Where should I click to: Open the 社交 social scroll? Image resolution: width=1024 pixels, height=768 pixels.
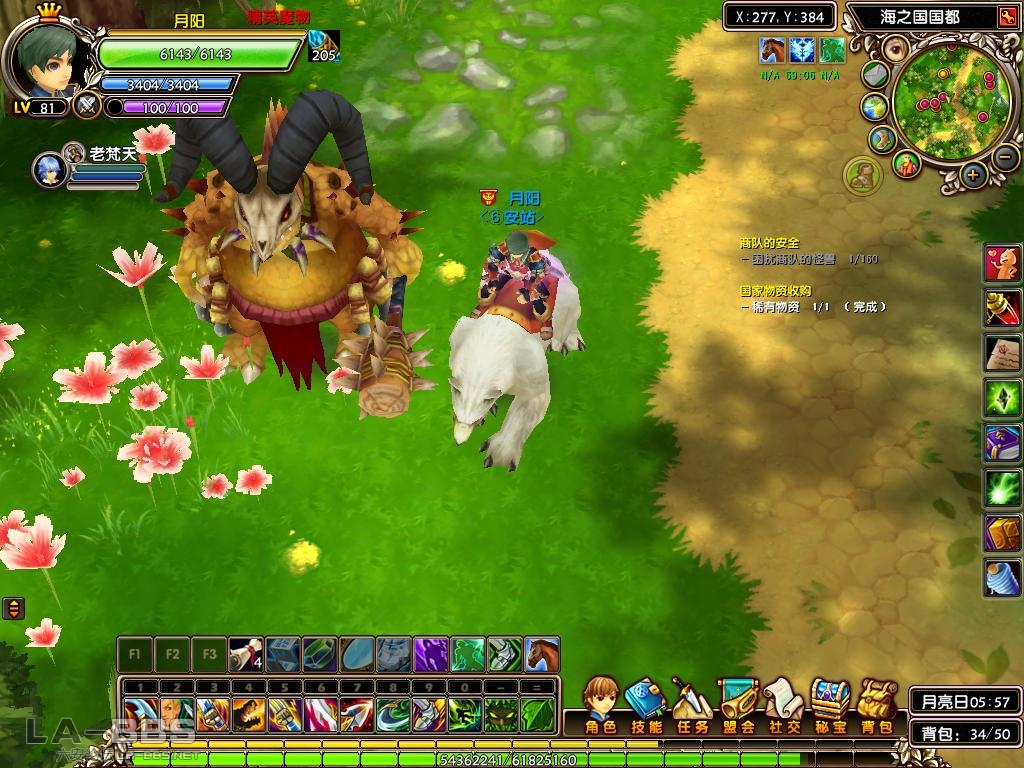click(783, 704)
